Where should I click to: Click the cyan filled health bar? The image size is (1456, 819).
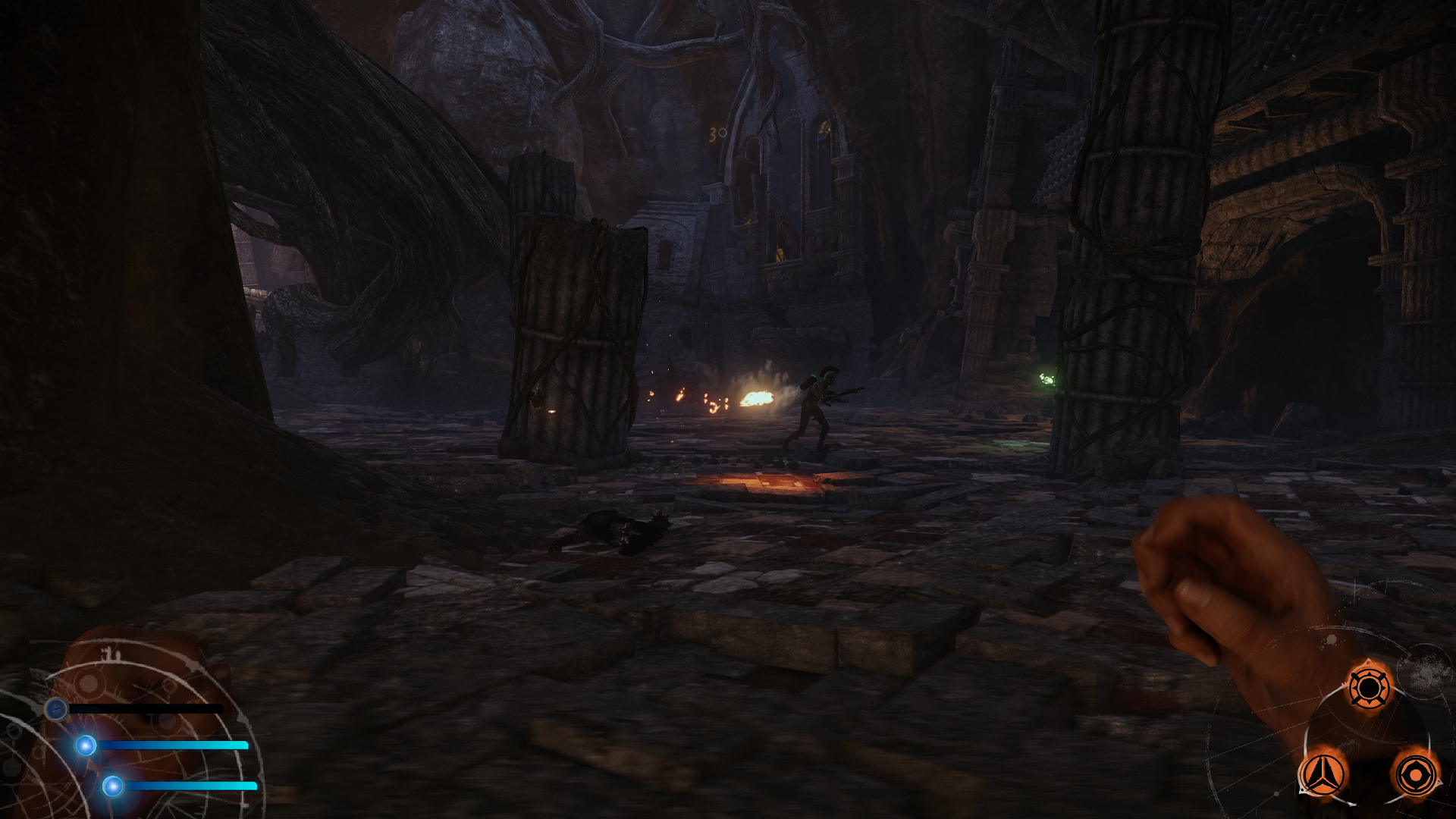click(x=174, y=746)
